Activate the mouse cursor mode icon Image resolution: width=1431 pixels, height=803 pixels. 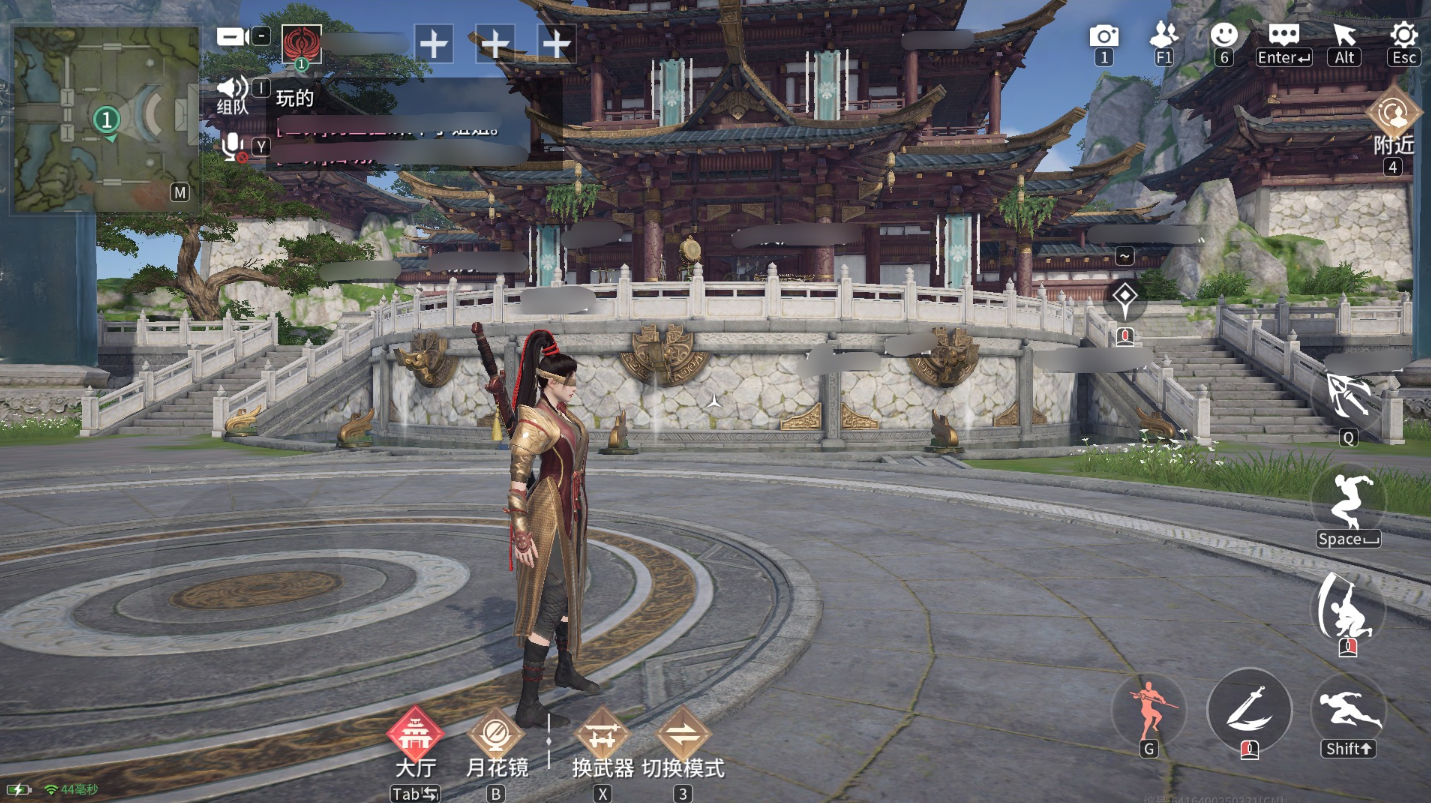tap(1344, 35)
